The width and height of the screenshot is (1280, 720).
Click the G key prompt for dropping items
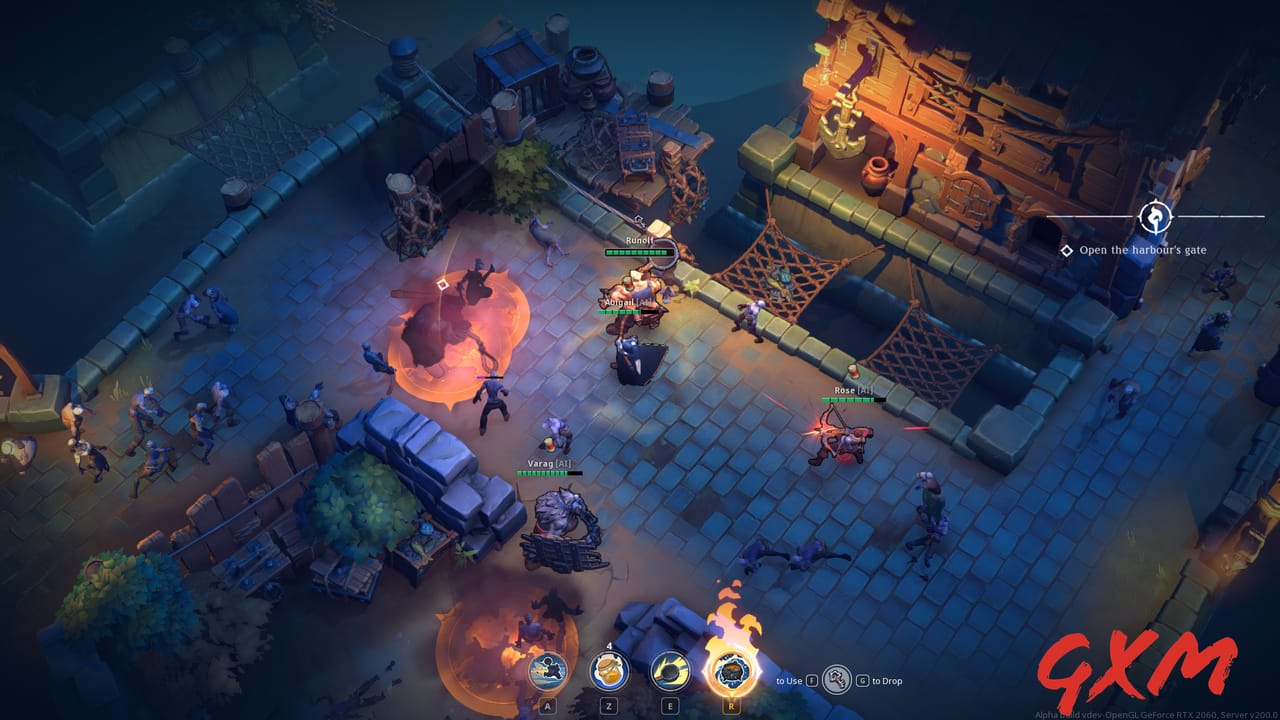(x=861, y=680)
